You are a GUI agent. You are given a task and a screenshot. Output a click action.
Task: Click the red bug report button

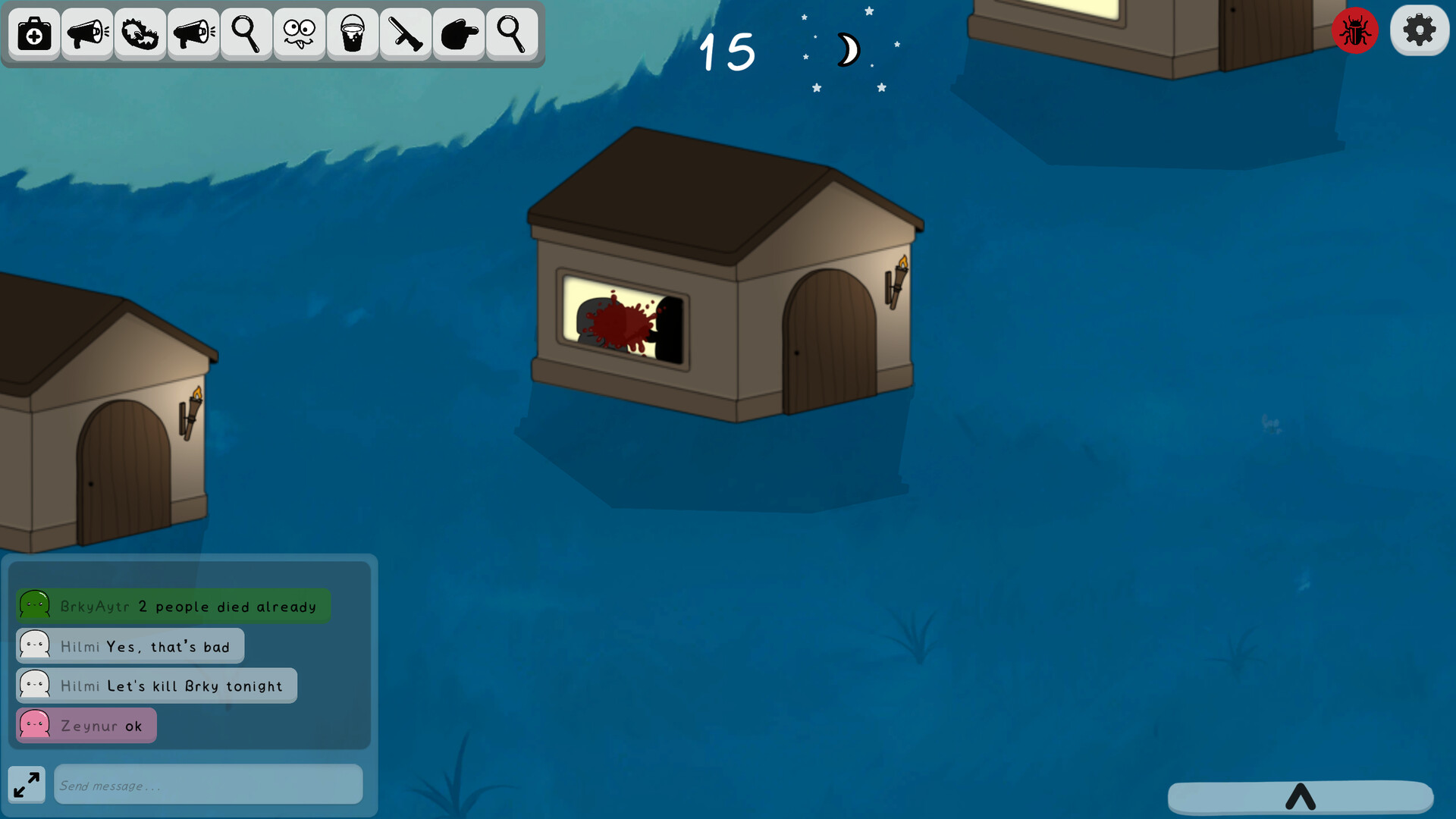click(1355, 31)
